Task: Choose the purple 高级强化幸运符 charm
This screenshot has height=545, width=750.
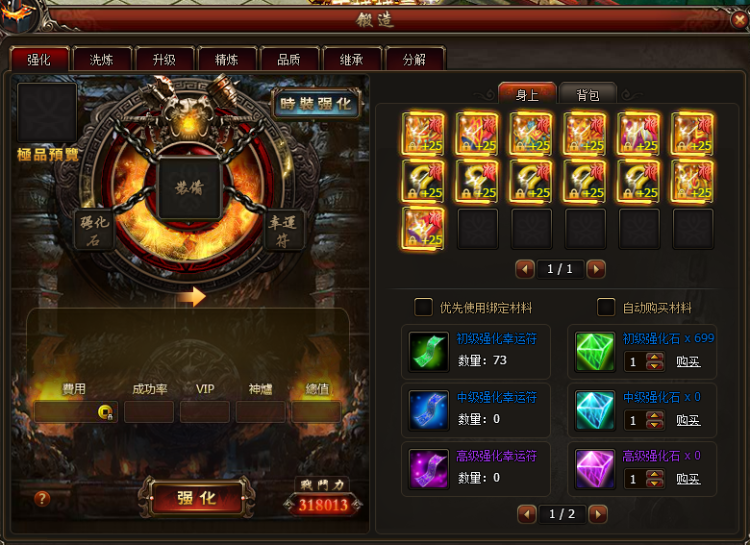Action: click(429, 468)
